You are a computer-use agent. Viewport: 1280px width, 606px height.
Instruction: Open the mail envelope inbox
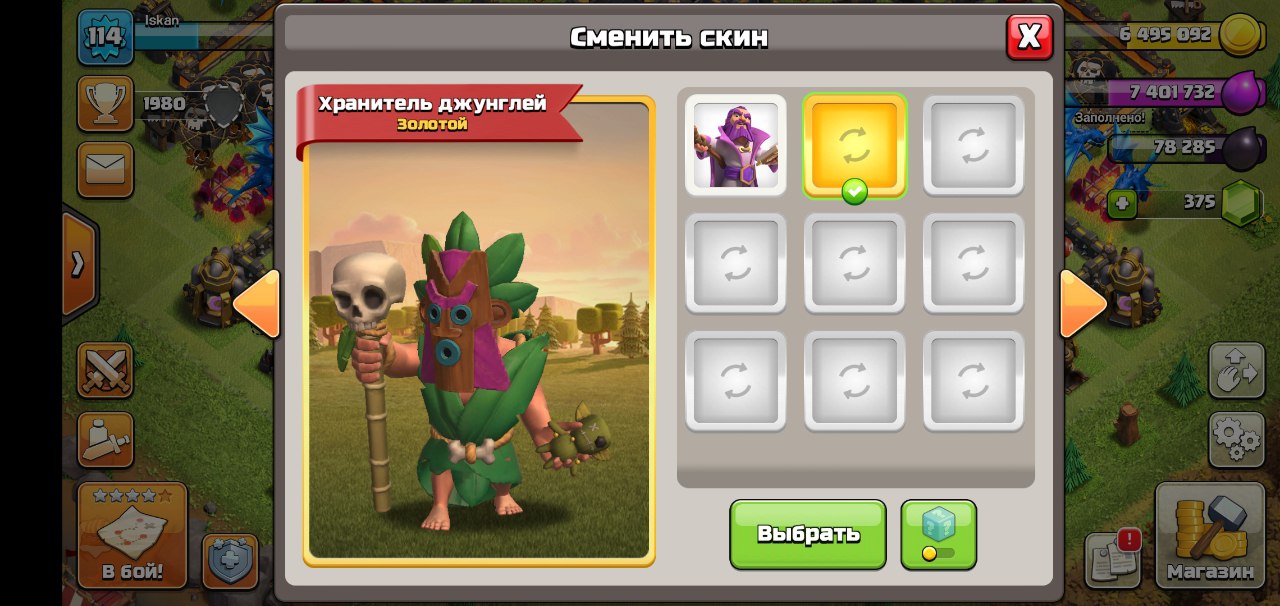point(105,169)
